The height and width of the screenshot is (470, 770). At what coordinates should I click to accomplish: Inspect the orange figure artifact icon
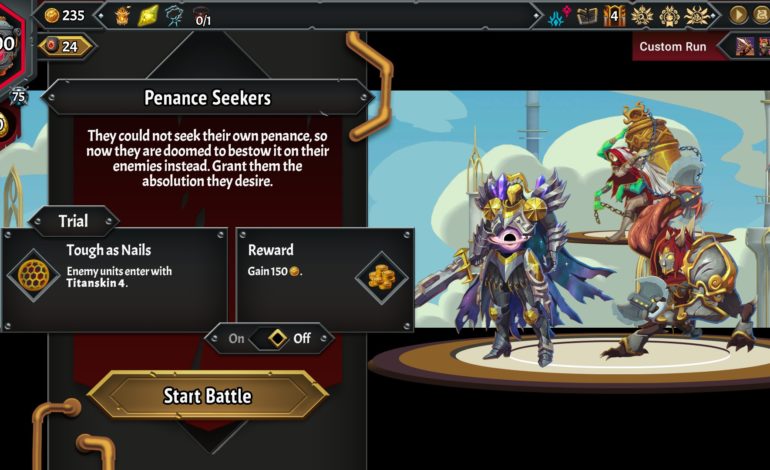(123, 15)
